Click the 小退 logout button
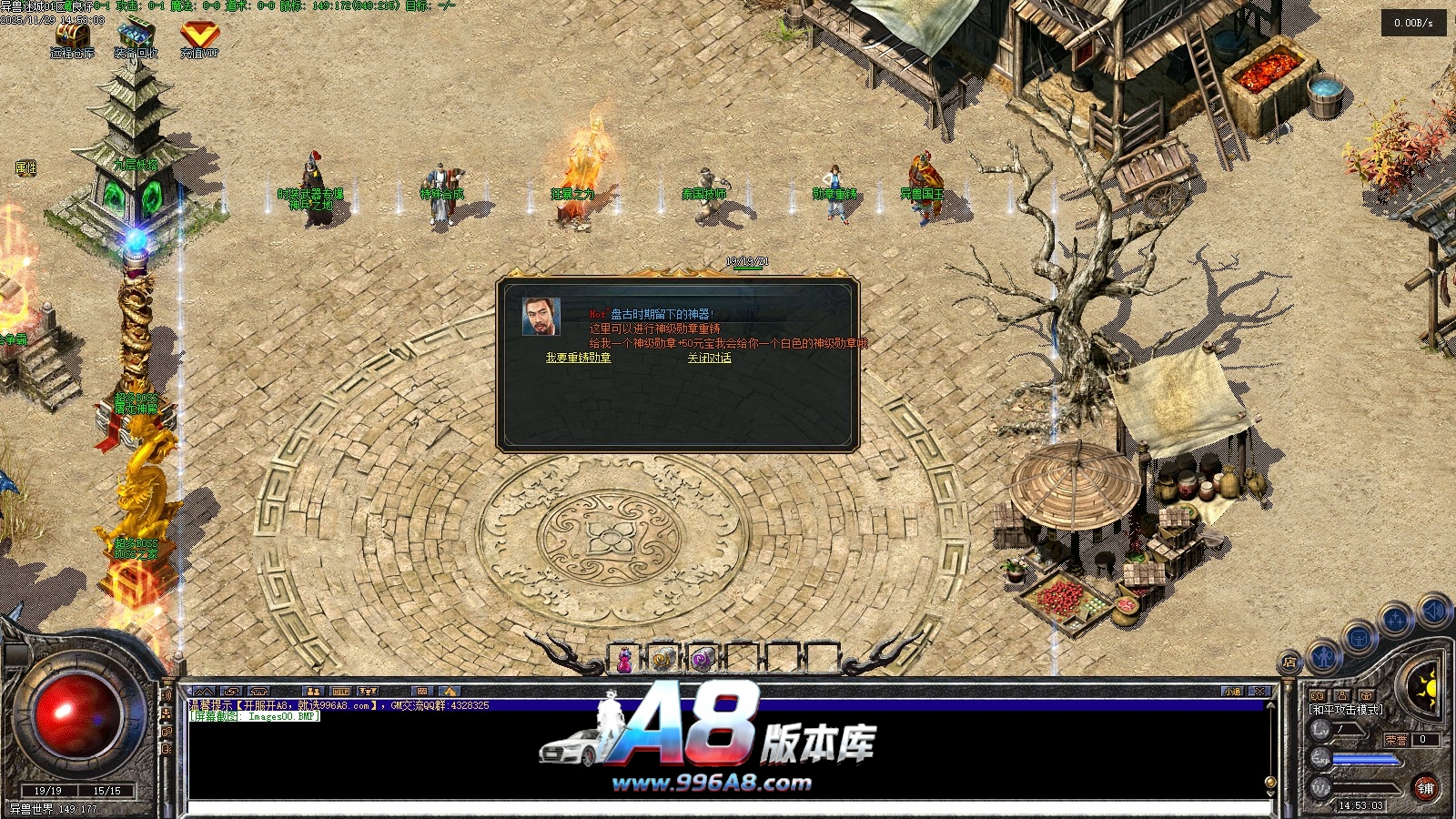Viewport: 1456px width, 819px height. [1233, 692]
